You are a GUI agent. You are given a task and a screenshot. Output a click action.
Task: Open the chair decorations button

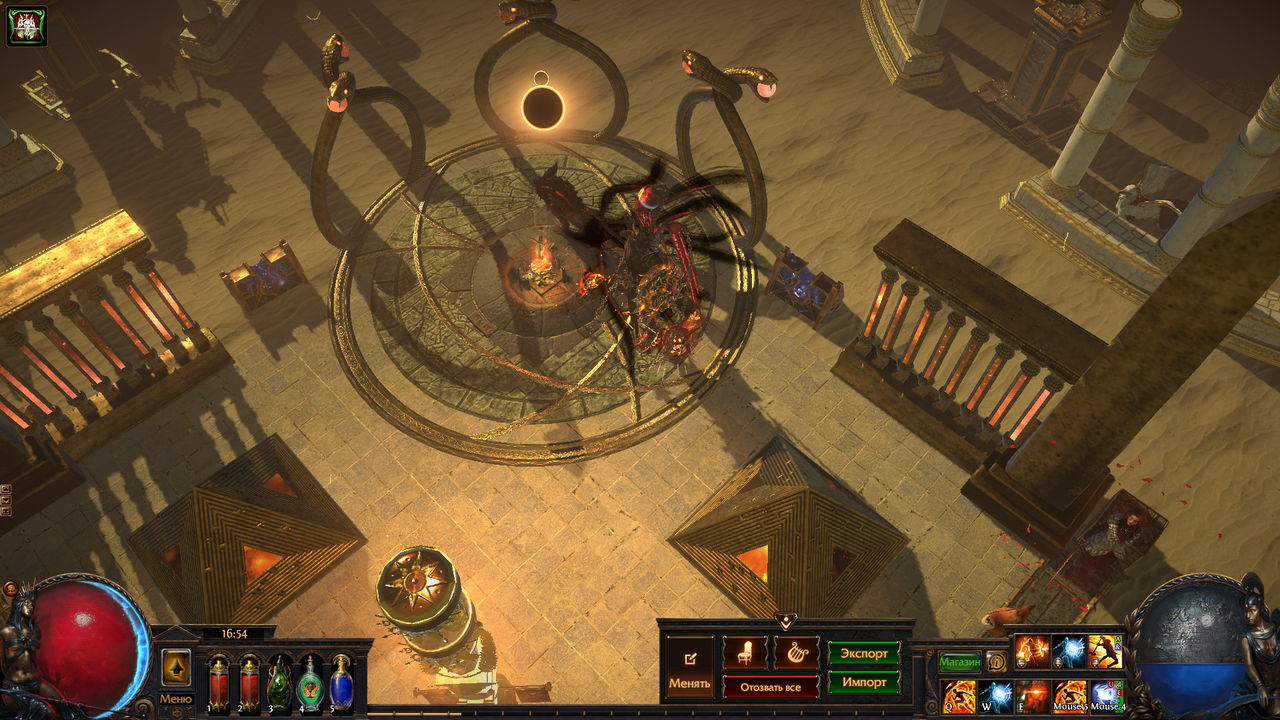[745, 653]
